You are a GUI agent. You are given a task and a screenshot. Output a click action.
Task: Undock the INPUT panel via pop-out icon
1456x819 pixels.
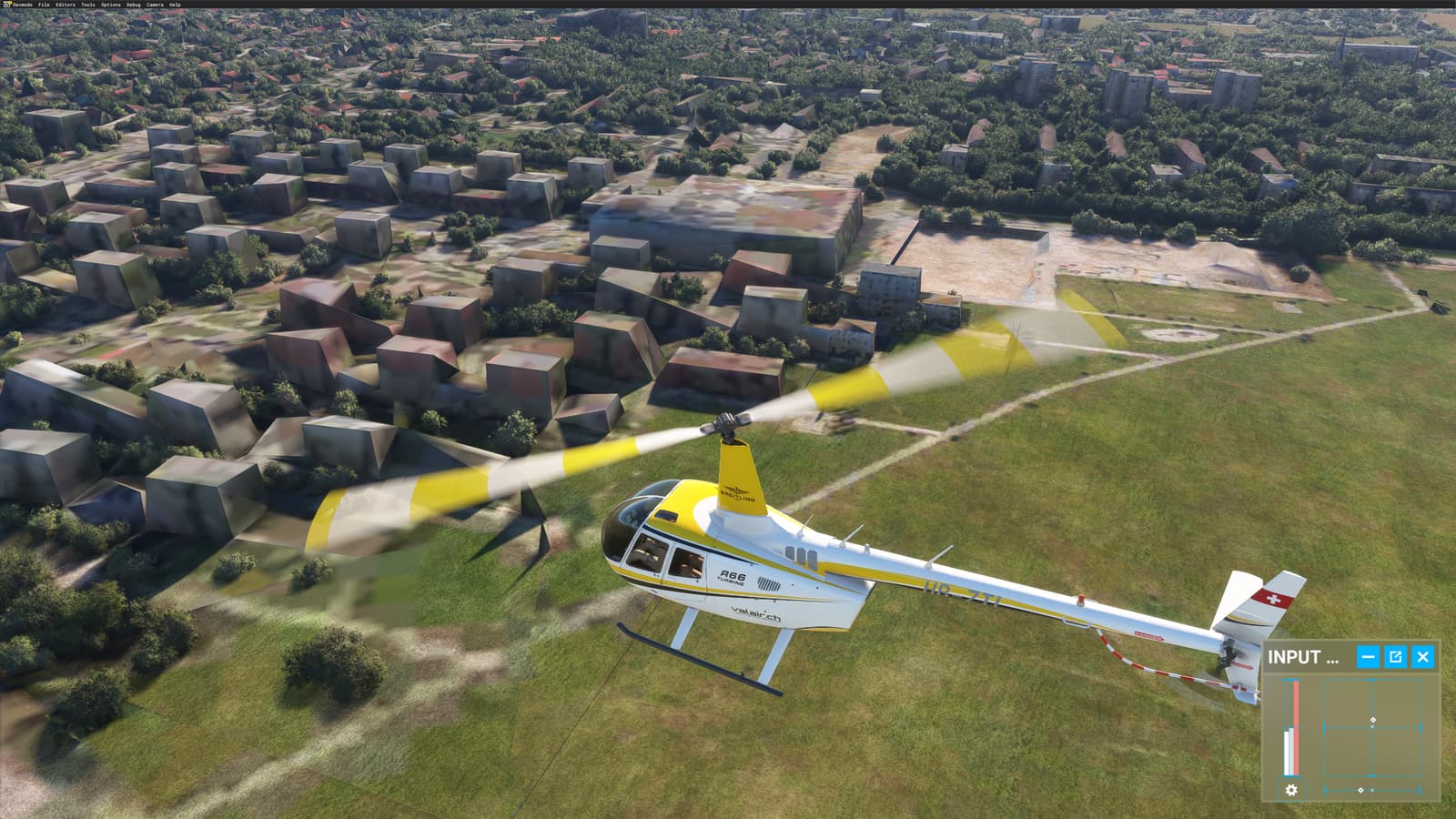click(1396, 655)
